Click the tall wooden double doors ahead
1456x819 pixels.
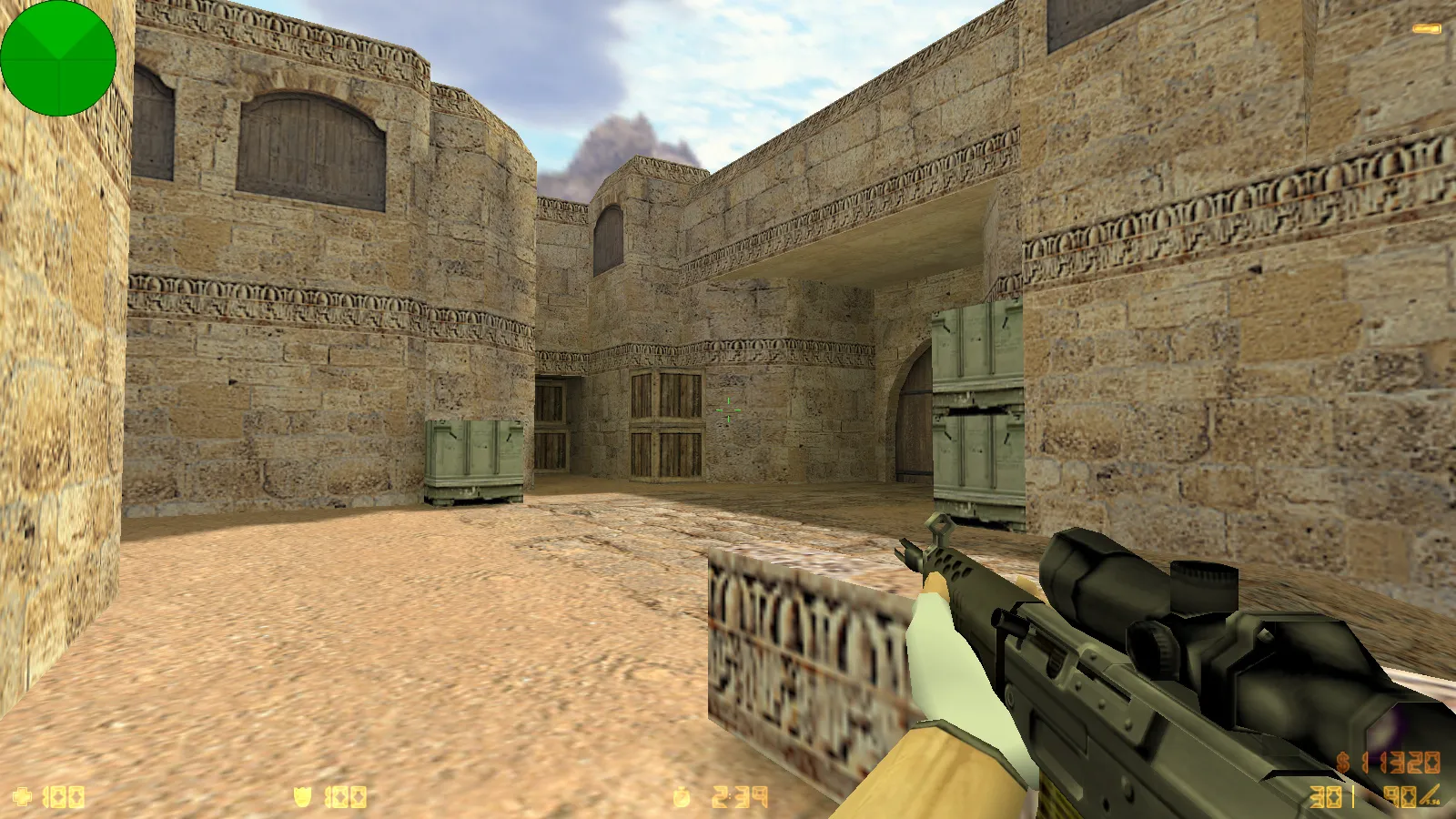pos(660,423)
